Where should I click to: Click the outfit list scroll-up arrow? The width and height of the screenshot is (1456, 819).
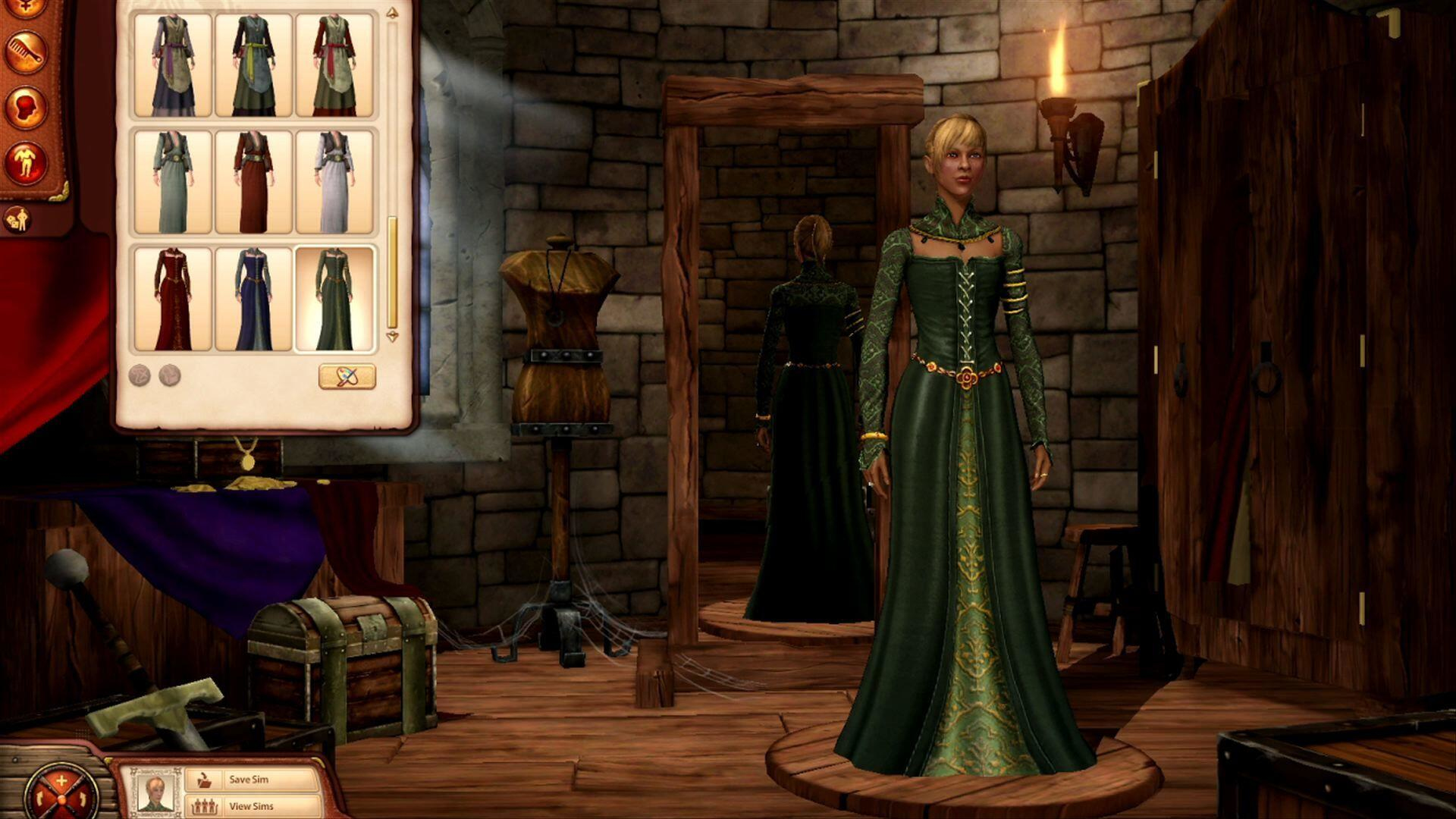click(392, 14)
